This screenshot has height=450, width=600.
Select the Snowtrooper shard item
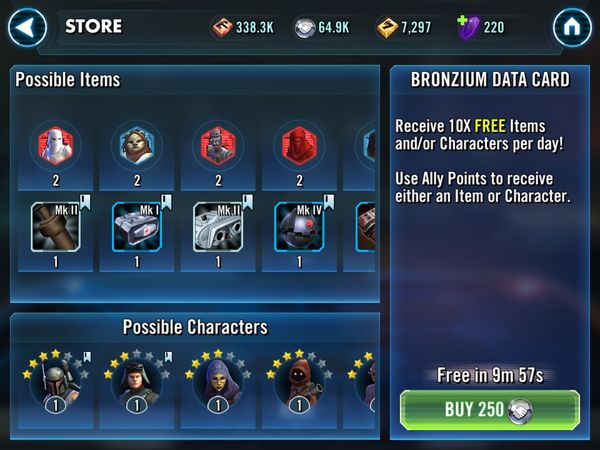[56, 144]
